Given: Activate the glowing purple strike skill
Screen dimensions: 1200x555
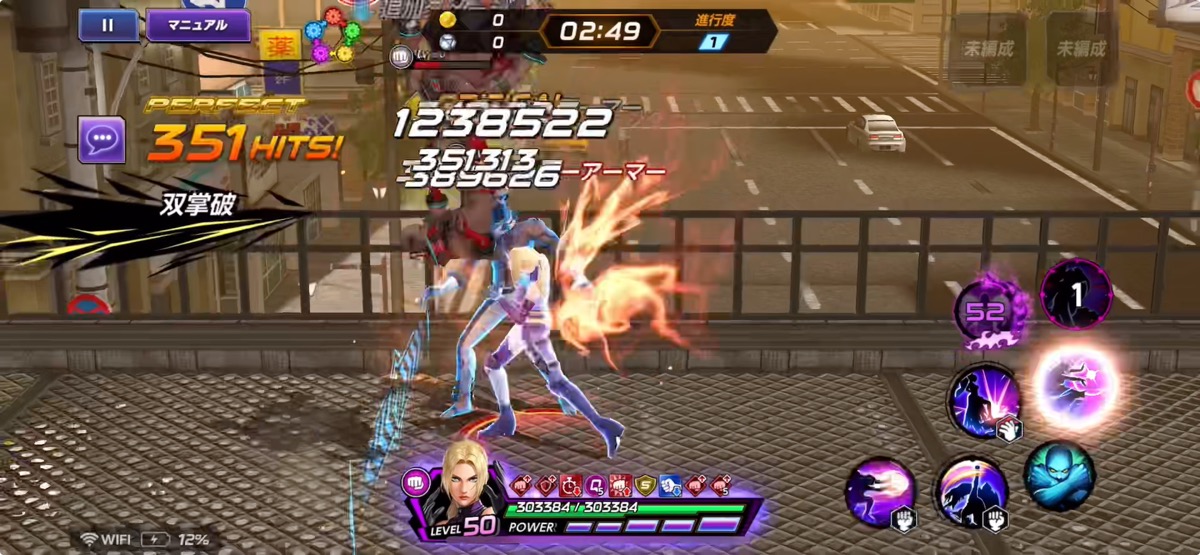Looking at the screenshot, I should [x=1074, y=385].
